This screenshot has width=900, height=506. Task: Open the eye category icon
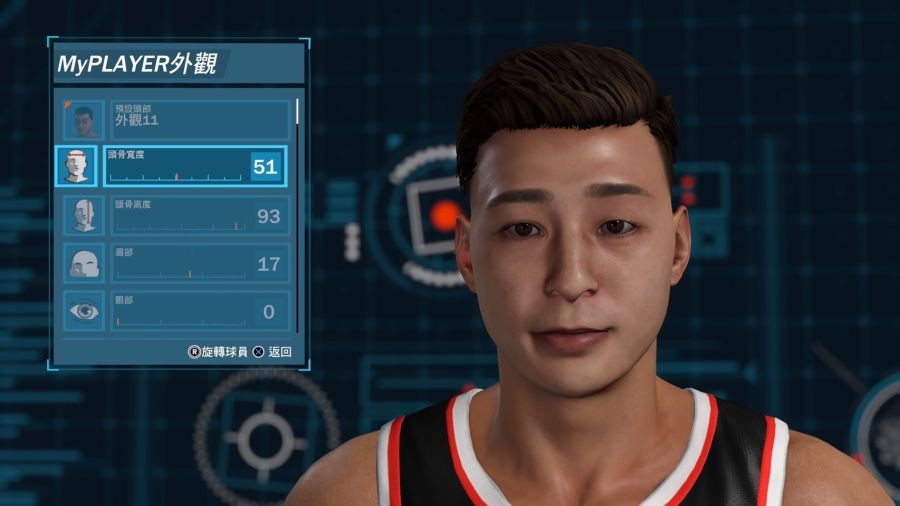(83, 311)
